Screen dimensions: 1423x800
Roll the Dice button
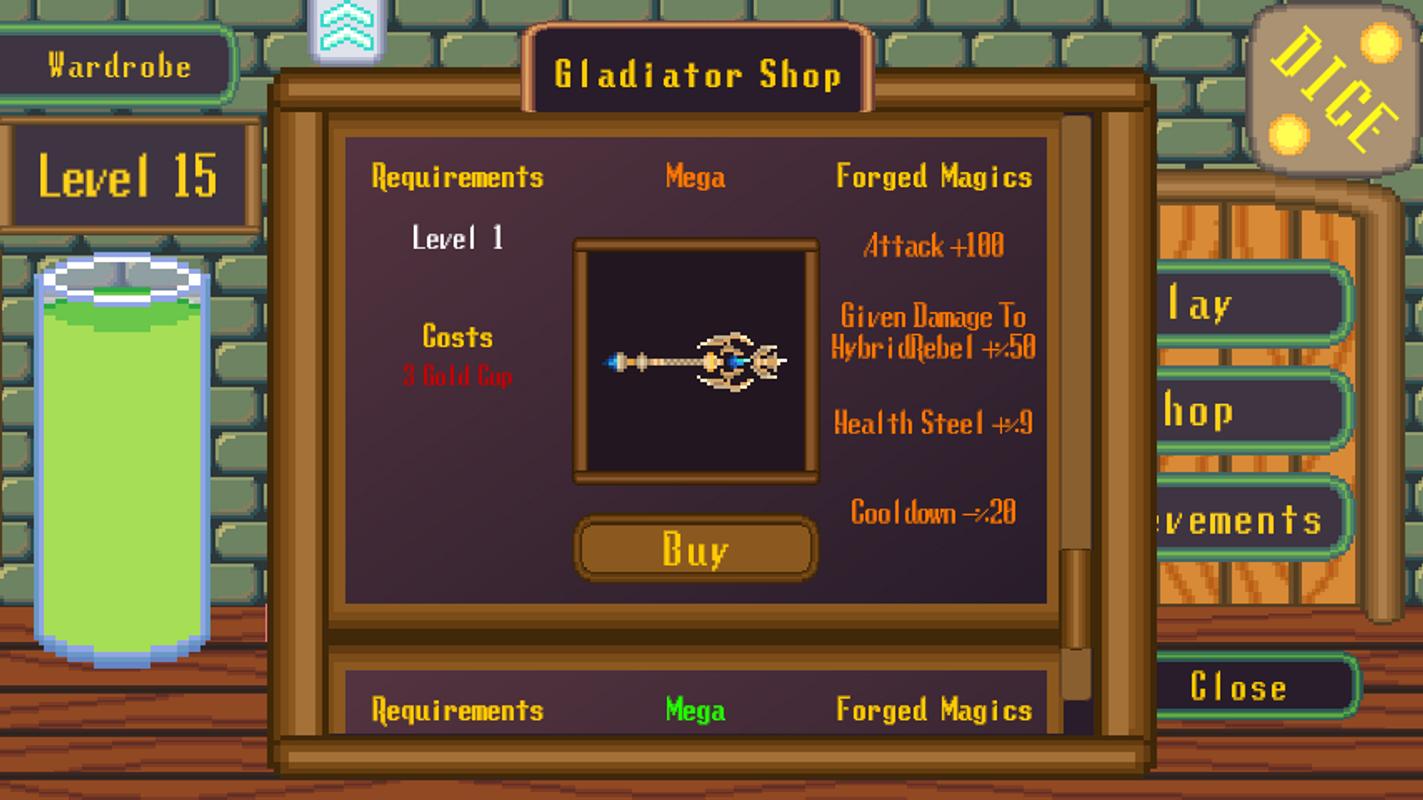point(1335,88)
